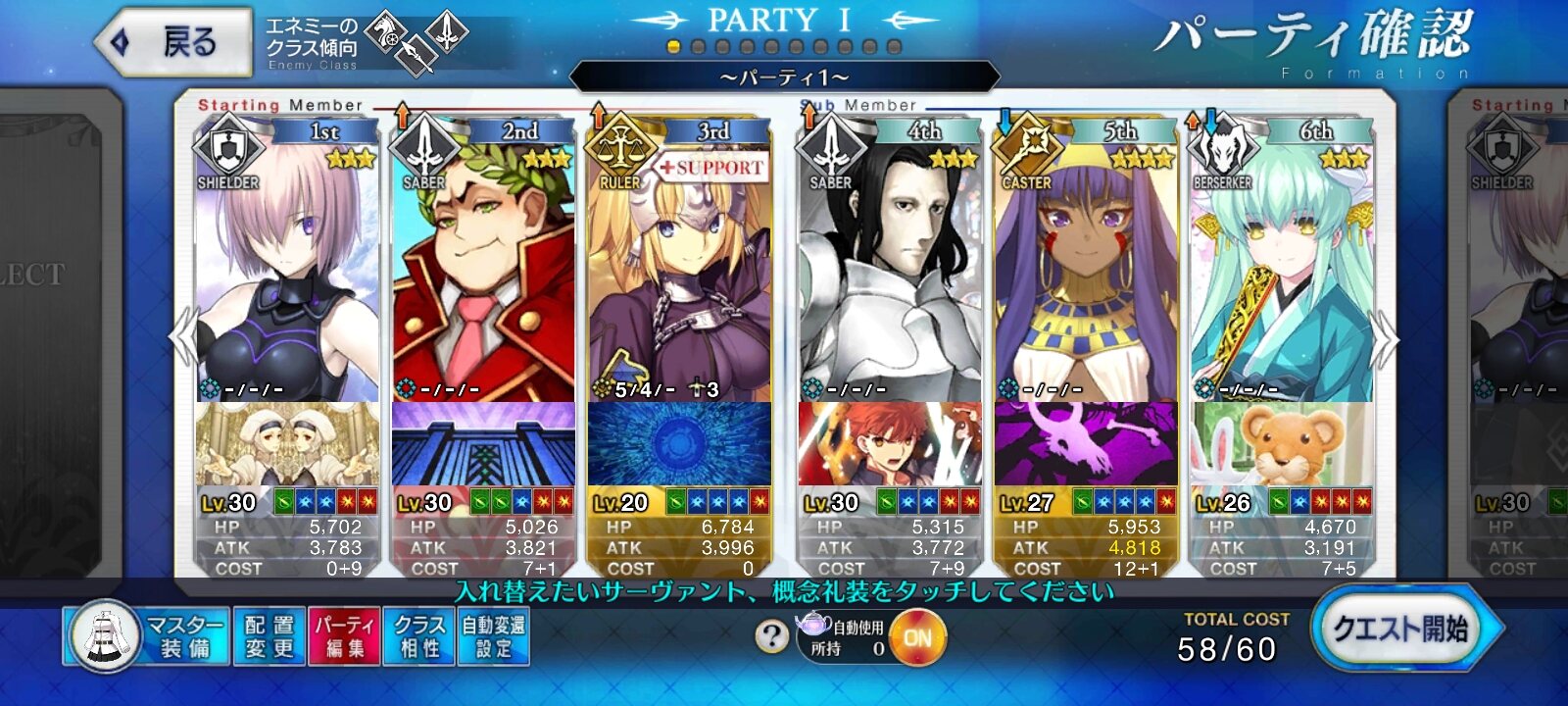This screenshot has height=706, width=1568.
Task: Open 自動変還設定 settings
Action: (494, 636)
